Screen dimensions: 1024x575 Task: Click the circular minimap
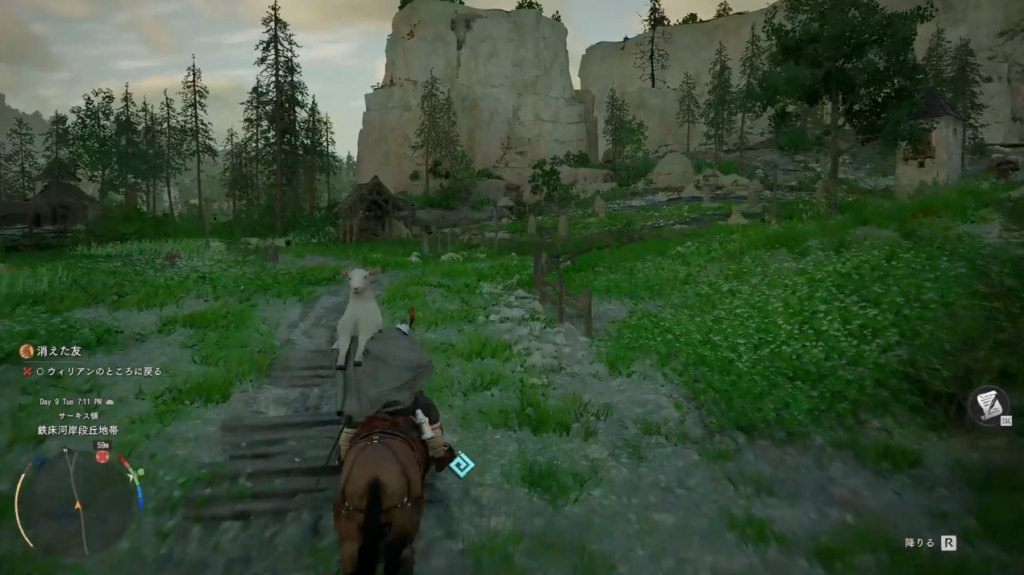click(x=78, y=498)
